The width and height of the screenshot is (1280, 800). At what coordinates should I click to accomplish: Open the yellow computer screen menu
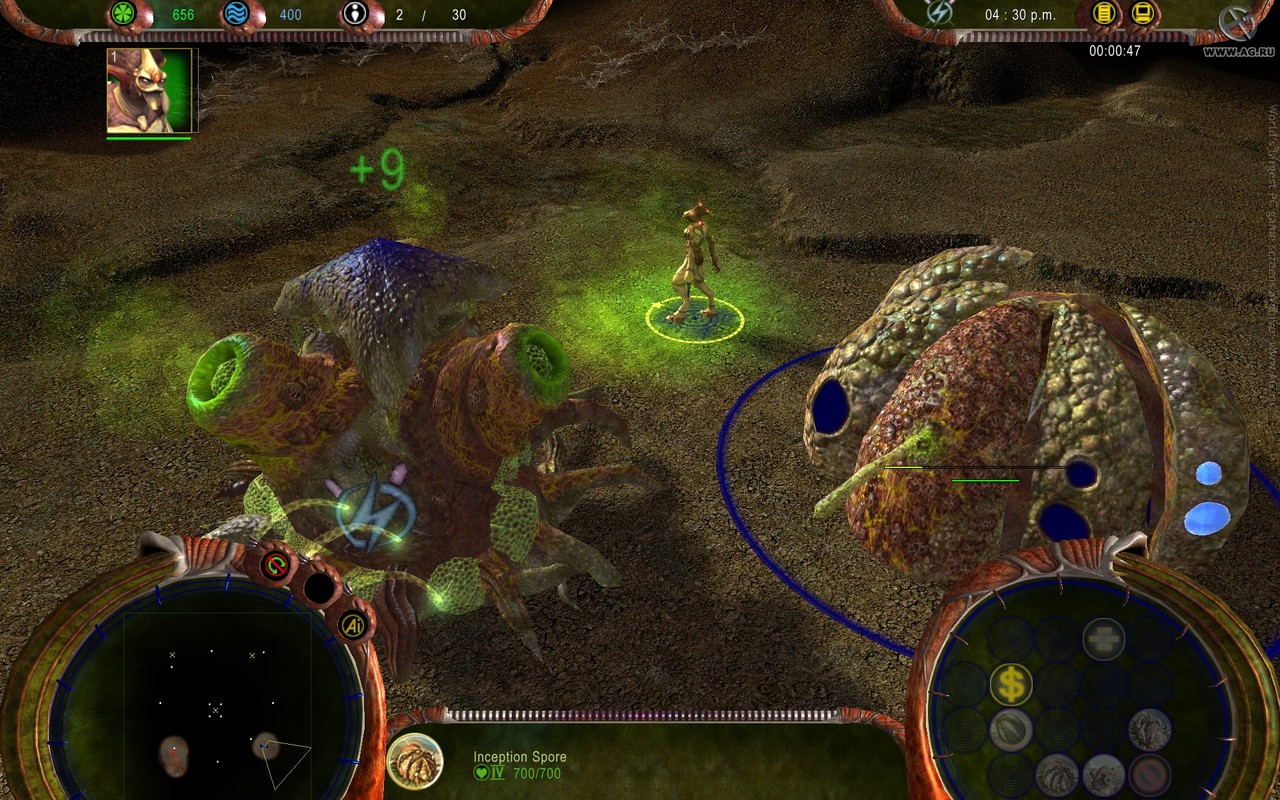coord(1143,13)
